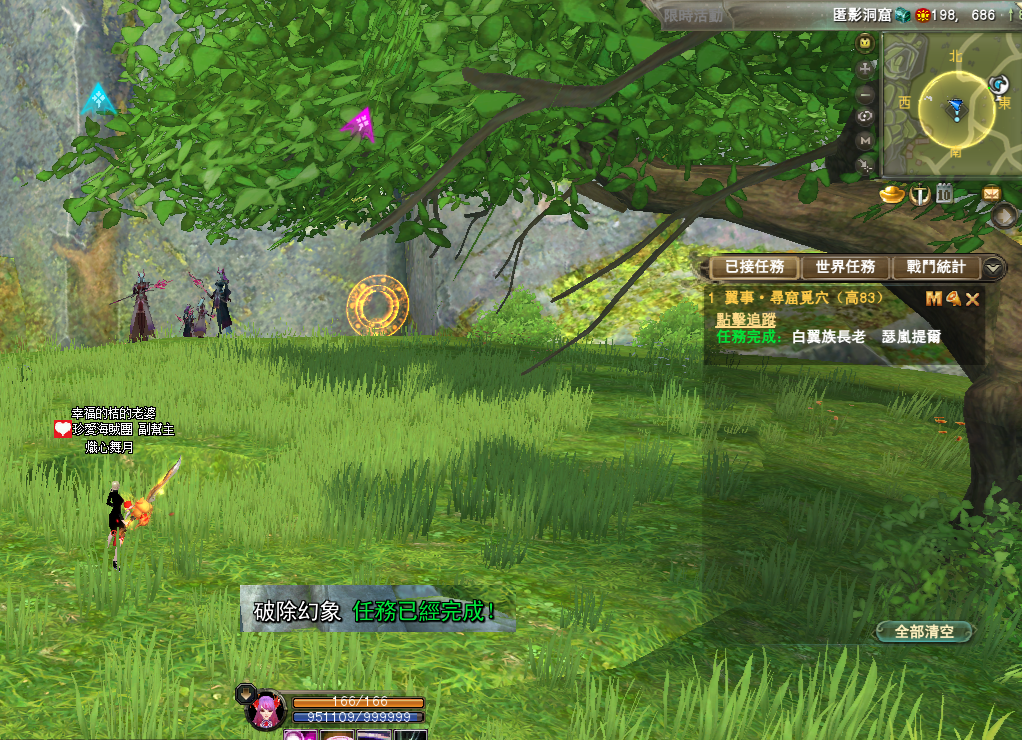Switch to the 已接任務 tab
The image size is (1022, 740).
pos(755,267)
